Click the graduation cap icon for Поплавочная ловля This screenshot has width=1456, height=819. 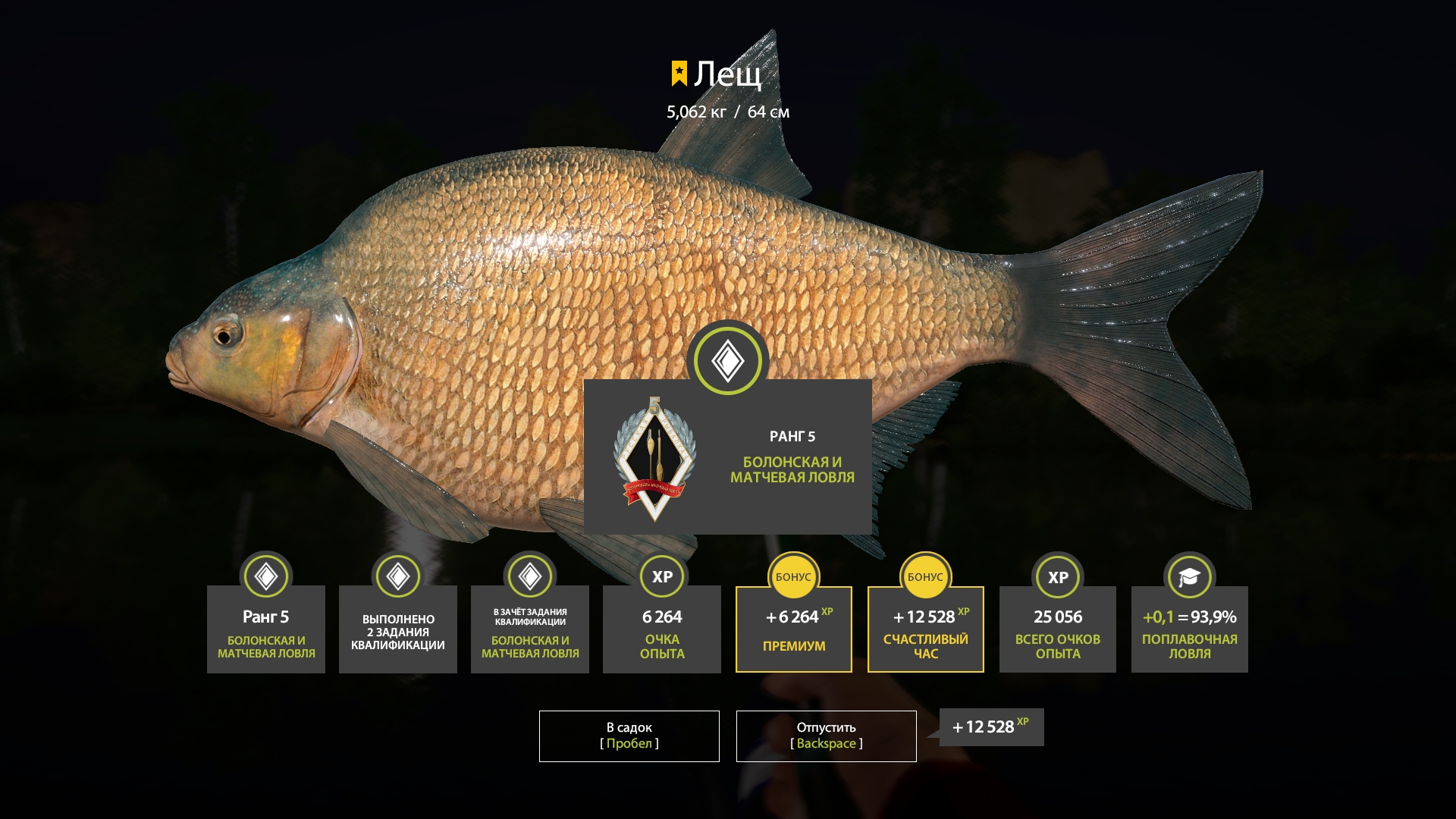pos(1189,577)
